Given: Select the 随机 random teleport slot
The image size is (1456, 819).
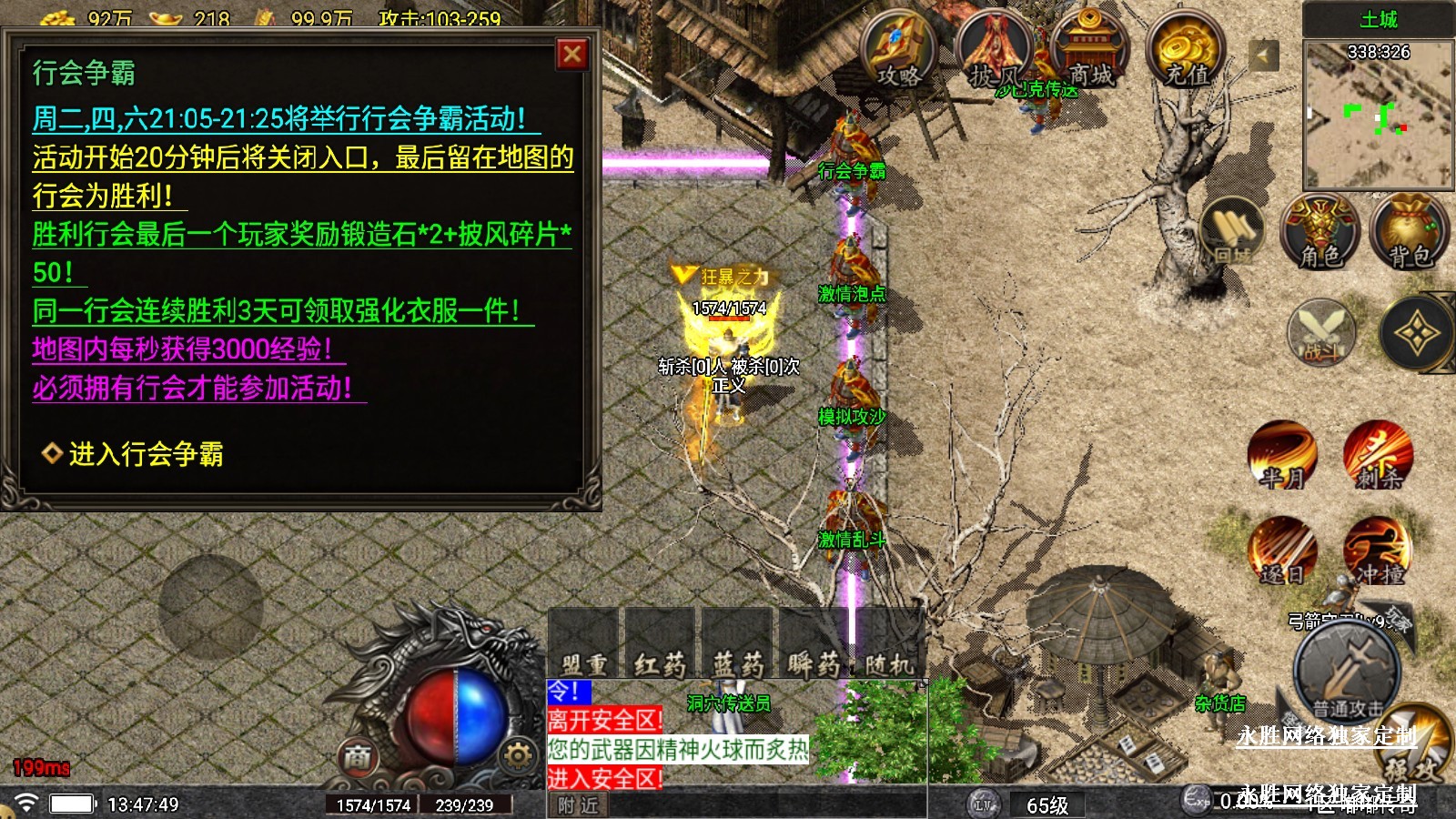Looking at the screenshot, I should tap(889, 646).
